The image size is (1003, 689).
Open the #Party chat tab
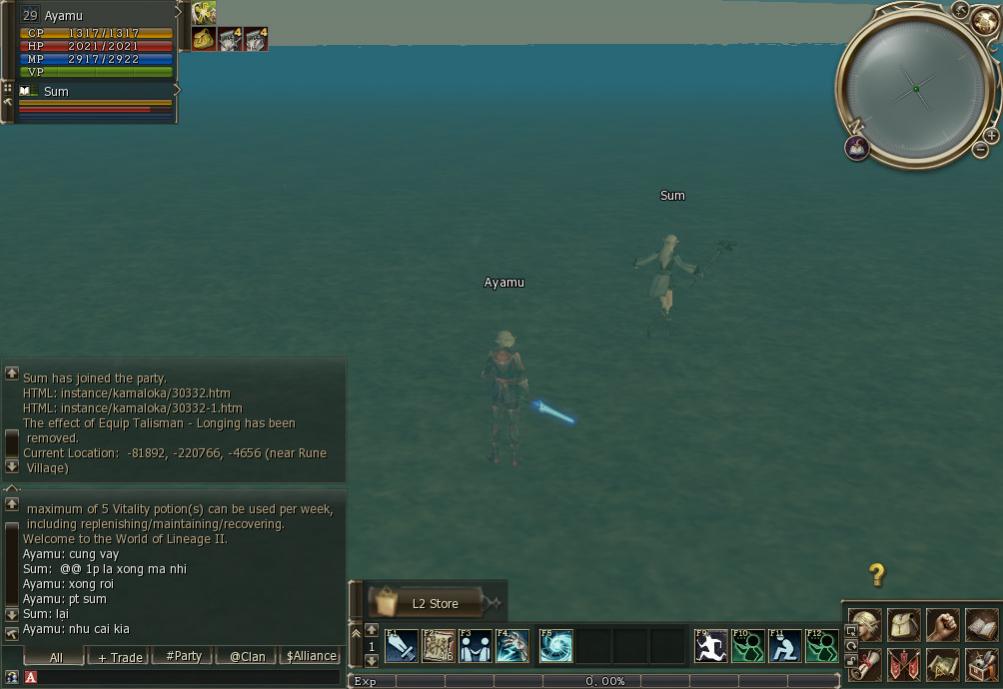coord(183,657)
